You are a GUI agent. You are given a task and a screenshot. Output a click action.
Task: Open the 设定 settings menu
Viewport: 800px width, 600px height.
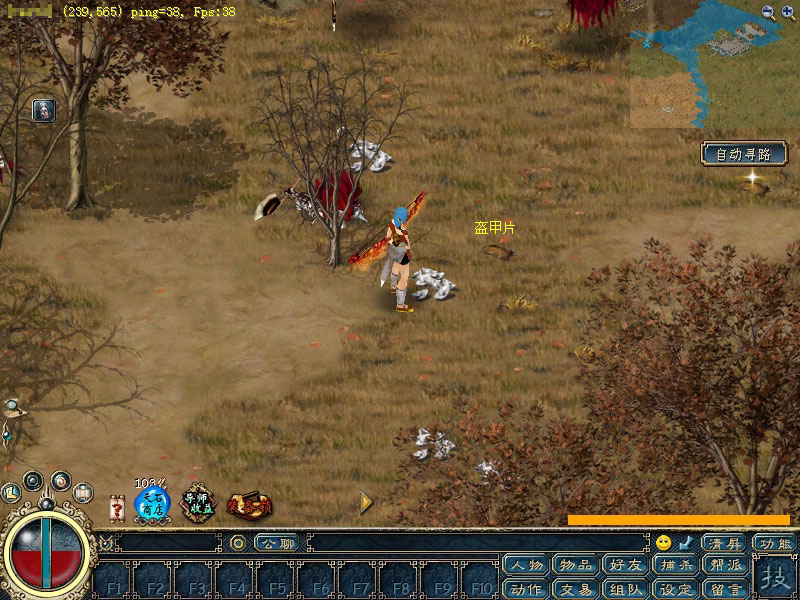(676, 589)
